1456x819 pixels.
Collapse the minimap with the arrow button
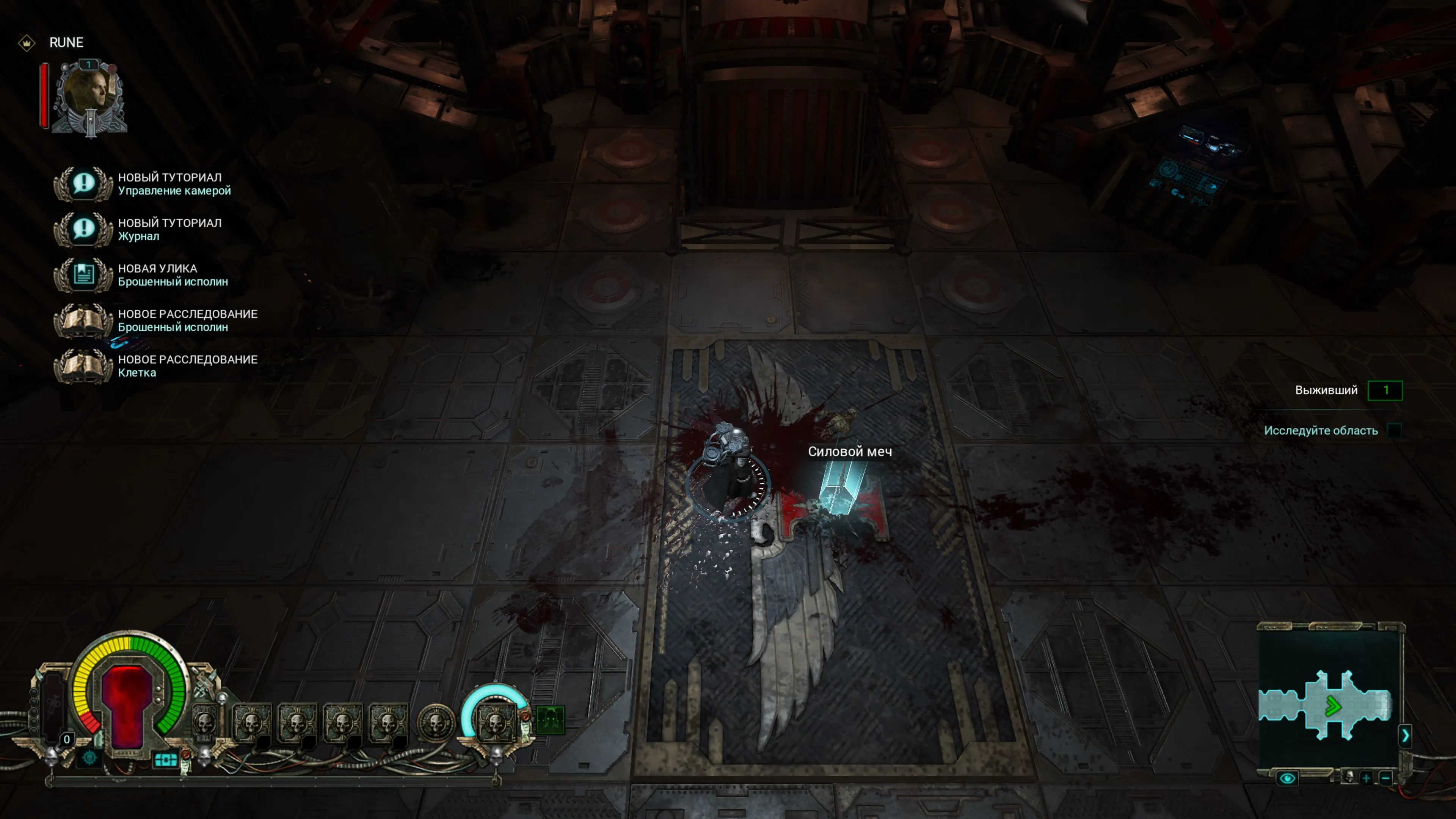click(x=1405, y=735)
